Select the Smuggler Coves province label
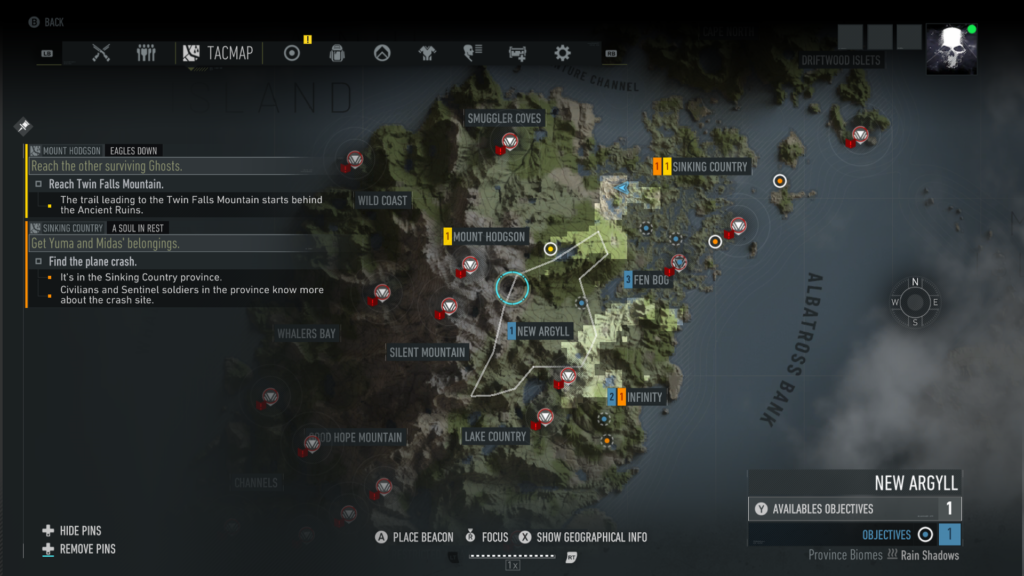1024x576 pixels. pyautogui.click(x=504, y=119)
